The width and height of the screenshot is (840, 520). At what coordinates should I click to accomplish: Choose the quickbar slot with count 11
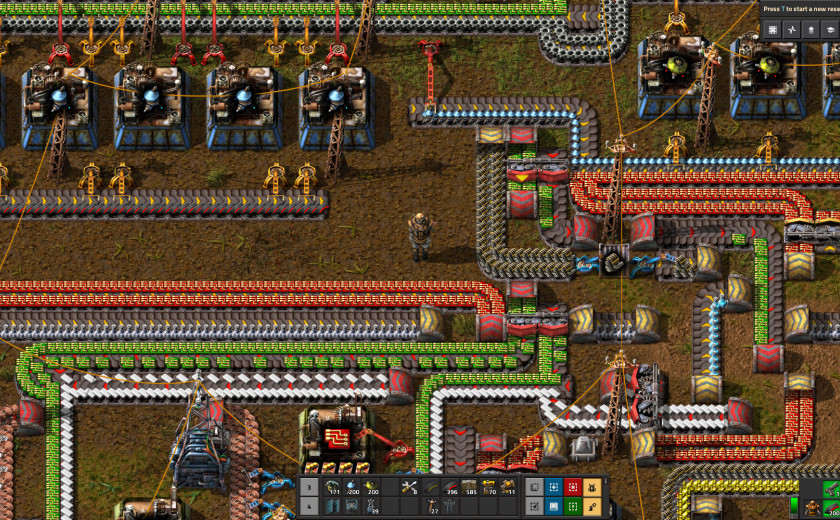[x=509, y=488]
